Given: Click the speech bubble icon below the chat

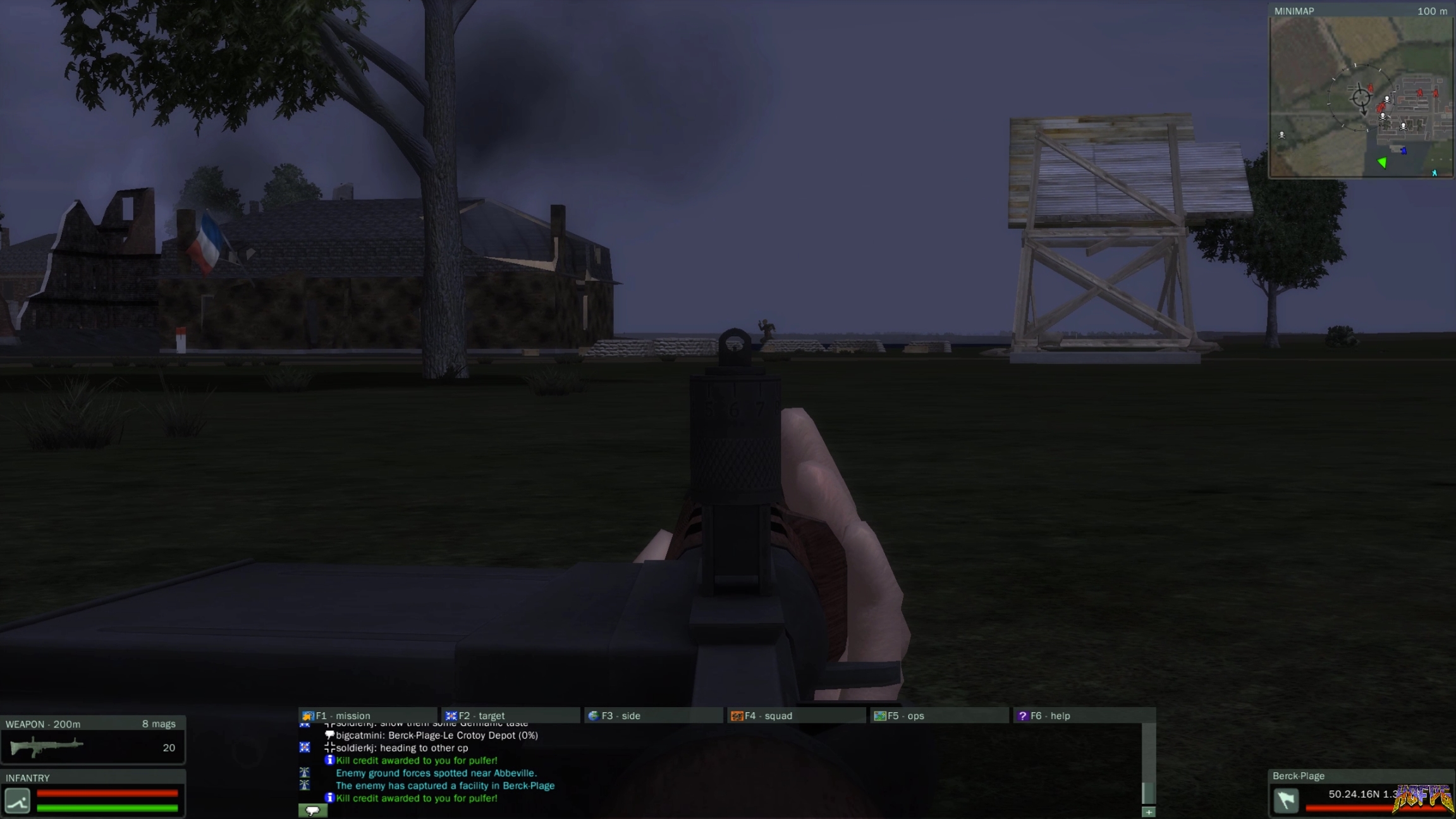Looking at the screenshot, I should (x=314, y=810).
